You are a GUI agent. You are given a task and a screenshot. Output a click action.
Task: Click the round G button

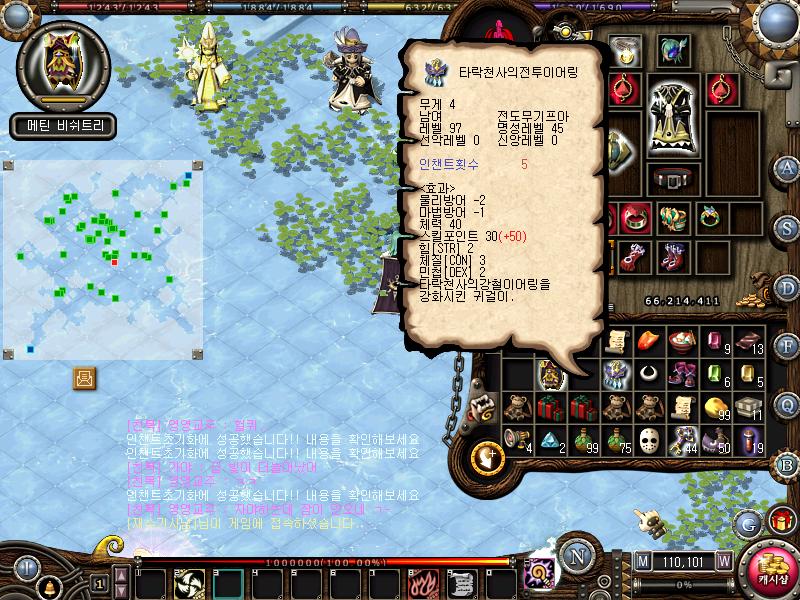pos(747,523)
